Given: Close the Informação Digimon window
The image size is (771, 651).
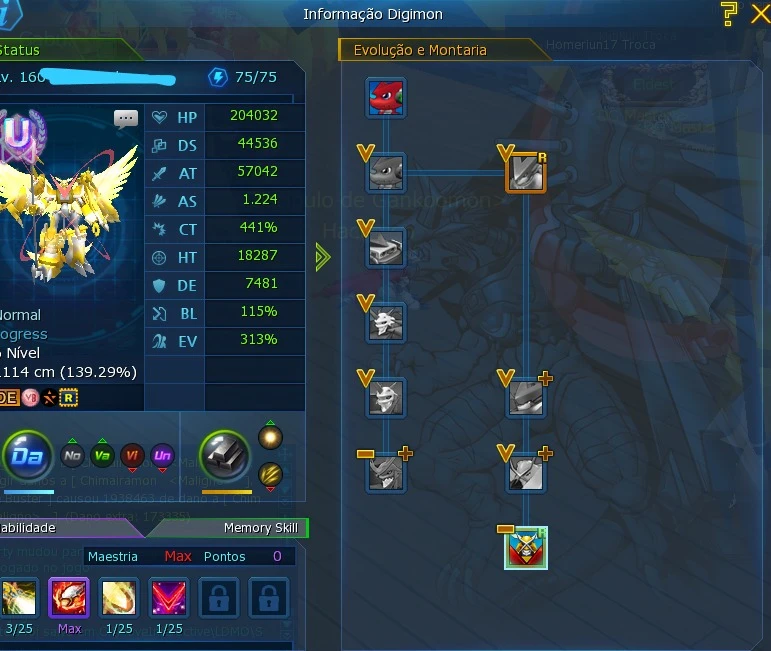Looking at the screenshot, I should 759,13.
